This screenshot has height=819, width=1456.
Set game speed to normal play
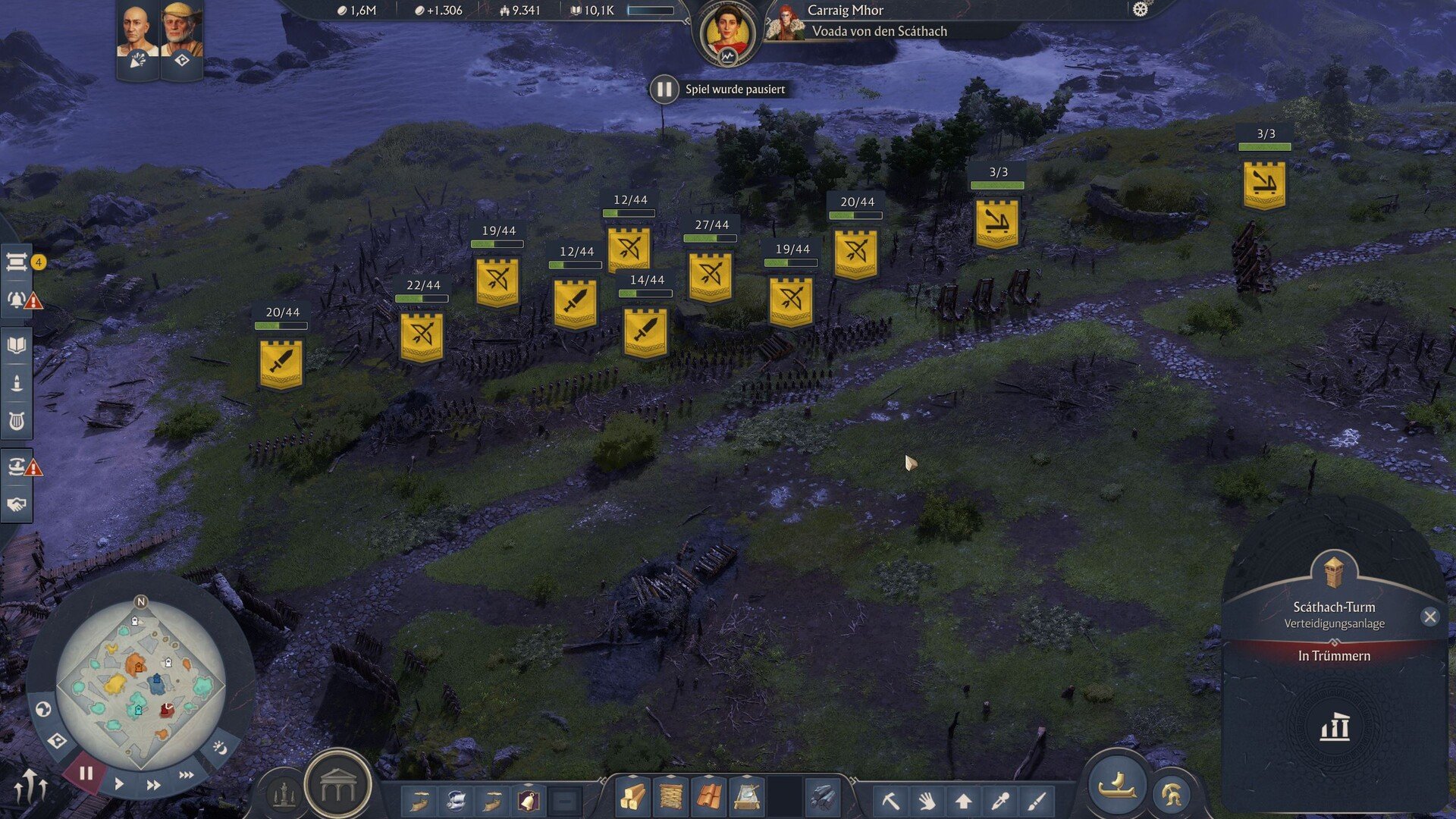coord(119,784)
